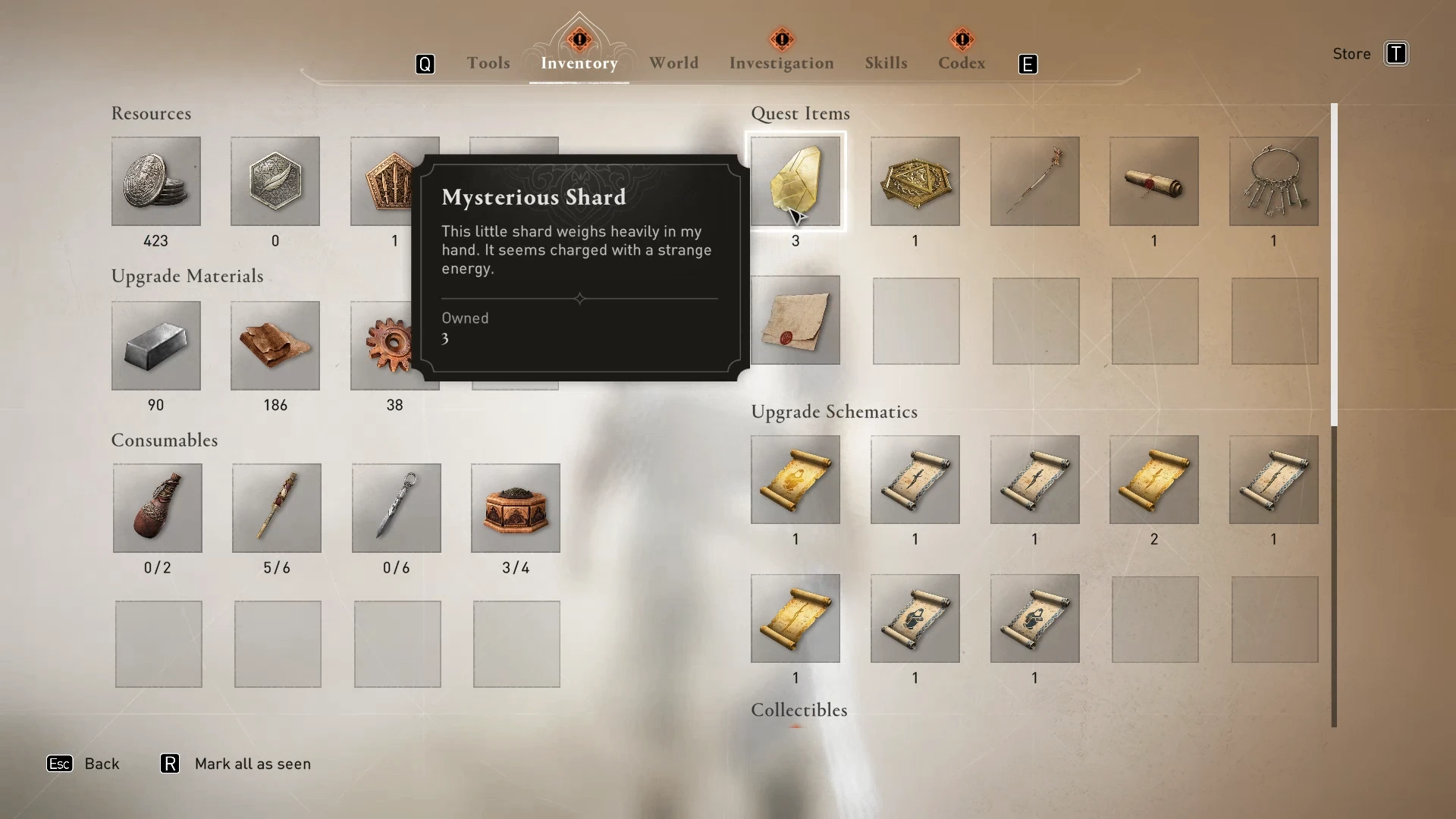This screenshot has height=819, width=1456.
Task: Select the silver coins resource slot
Action: [x=155, y=181]
